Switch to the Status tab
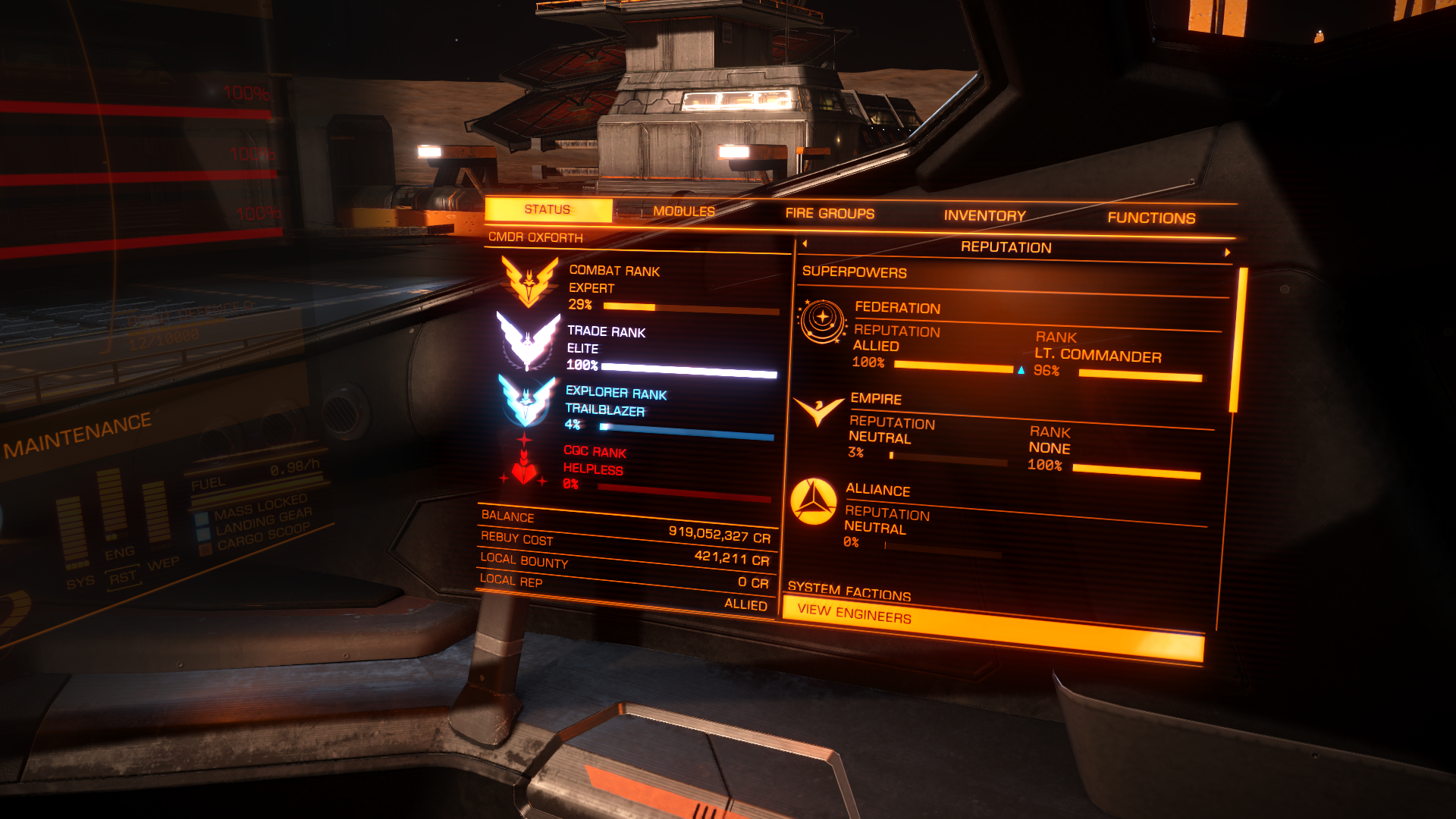The height and width of the screenshot is (819, 1456). 548,210
